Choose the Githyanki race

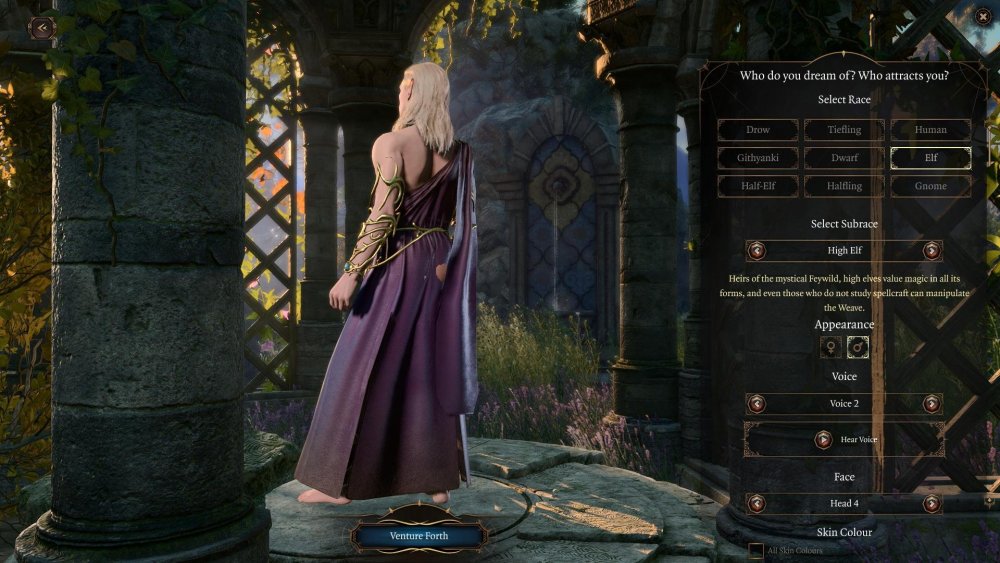(758, 158)
